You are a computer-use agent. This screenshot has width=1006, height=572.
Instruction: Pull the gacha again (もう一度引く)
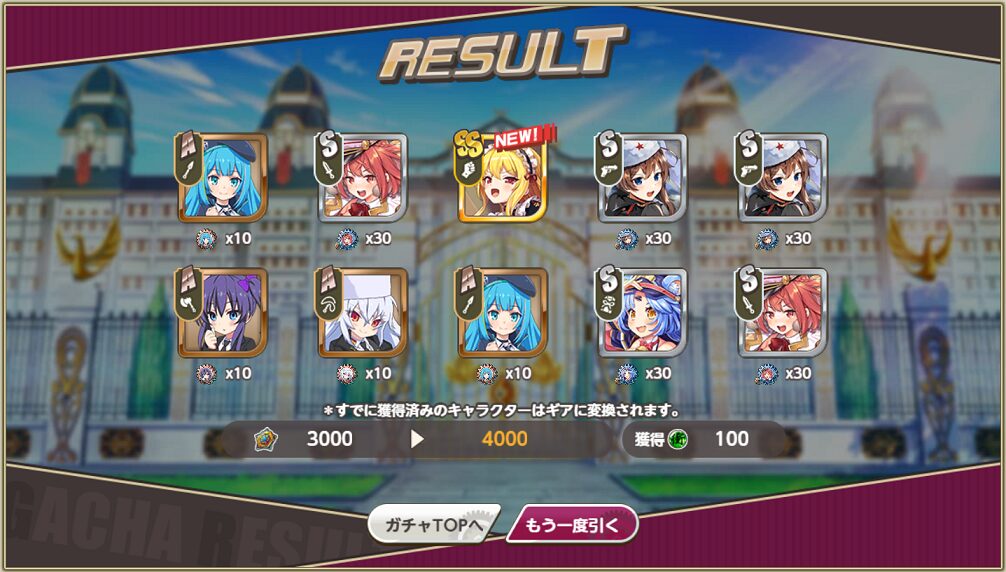(572, 524)
